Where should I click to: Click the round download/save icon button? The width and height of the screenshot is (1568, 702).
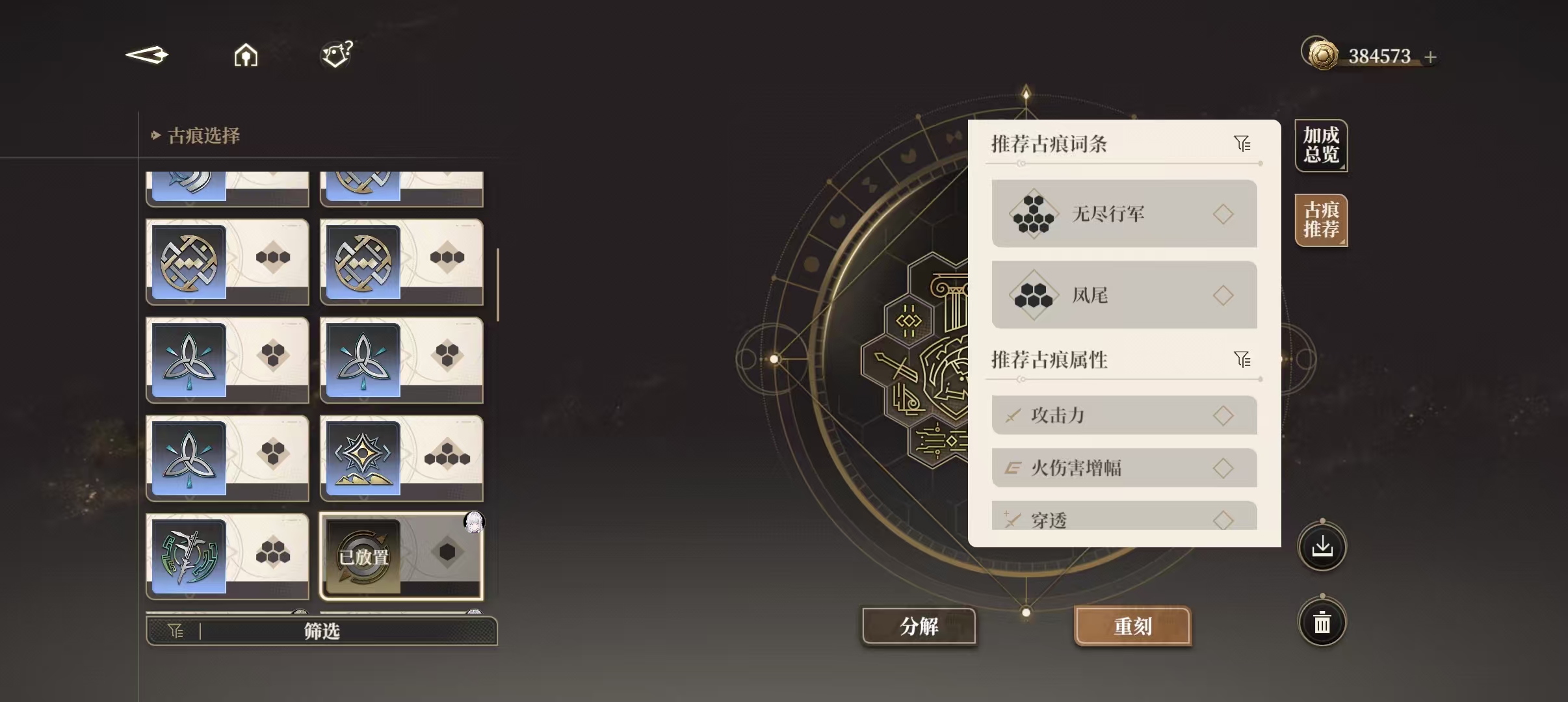1322,547
